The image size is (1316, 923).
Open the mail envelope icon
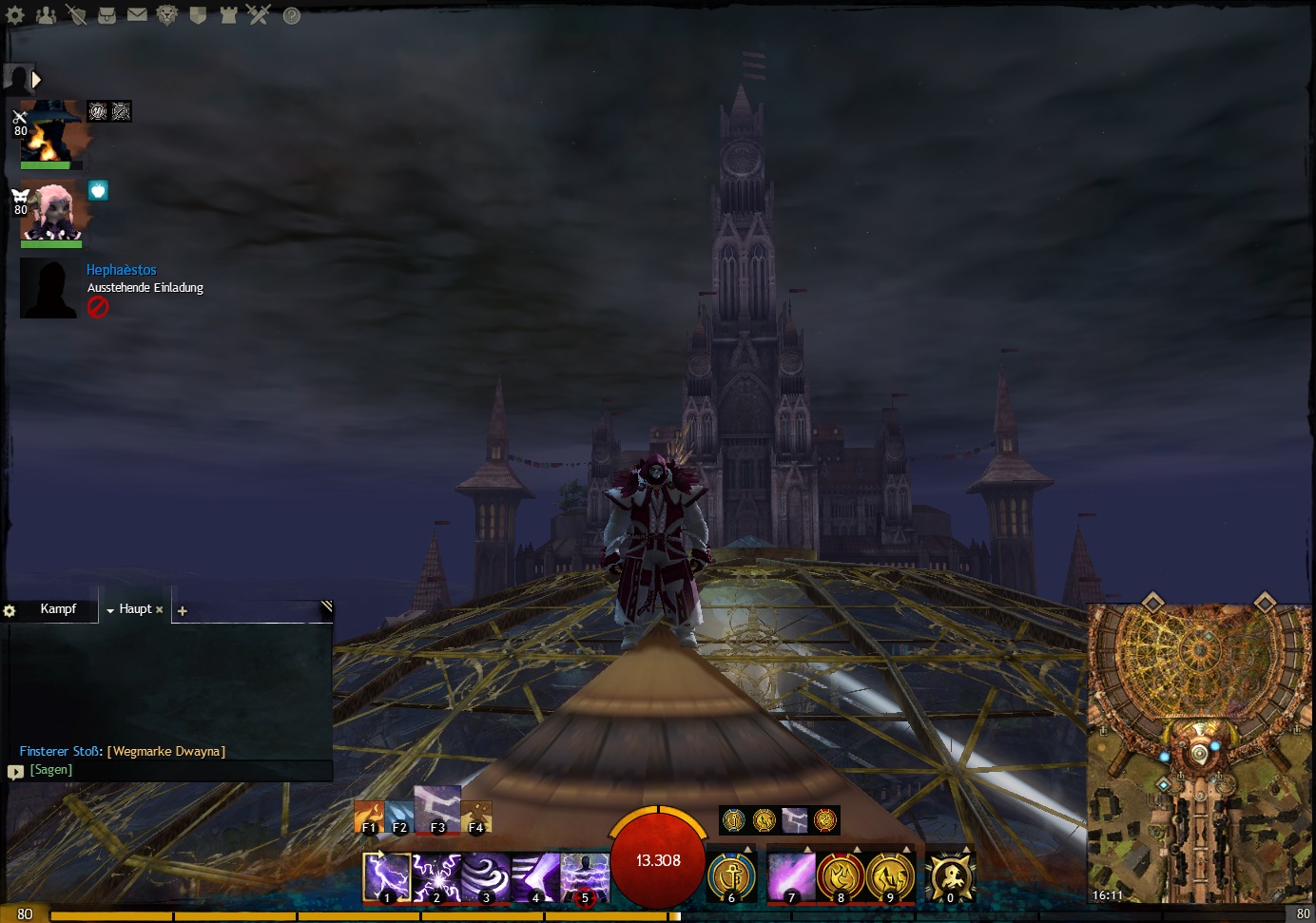click(x=137, y=14)
